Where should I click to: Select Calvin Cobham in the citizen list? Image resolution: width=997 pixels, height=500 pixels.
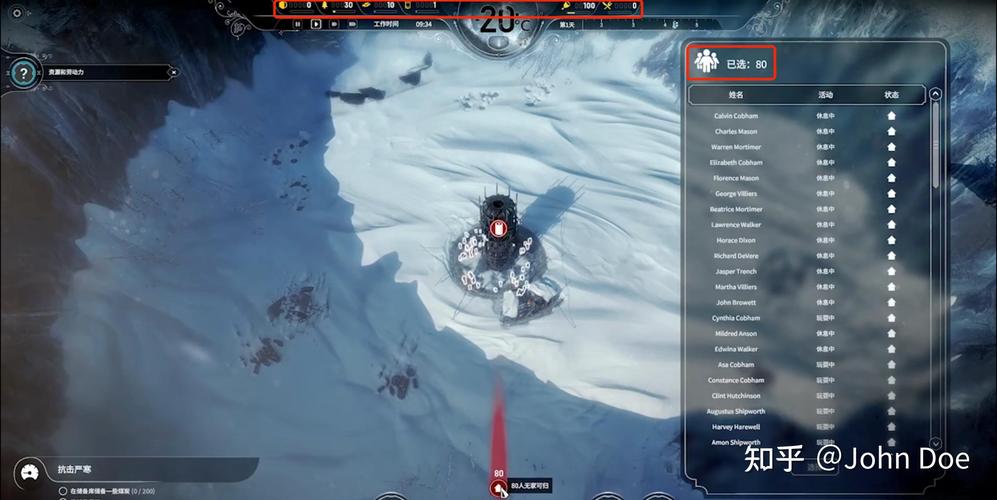point(736,116)
